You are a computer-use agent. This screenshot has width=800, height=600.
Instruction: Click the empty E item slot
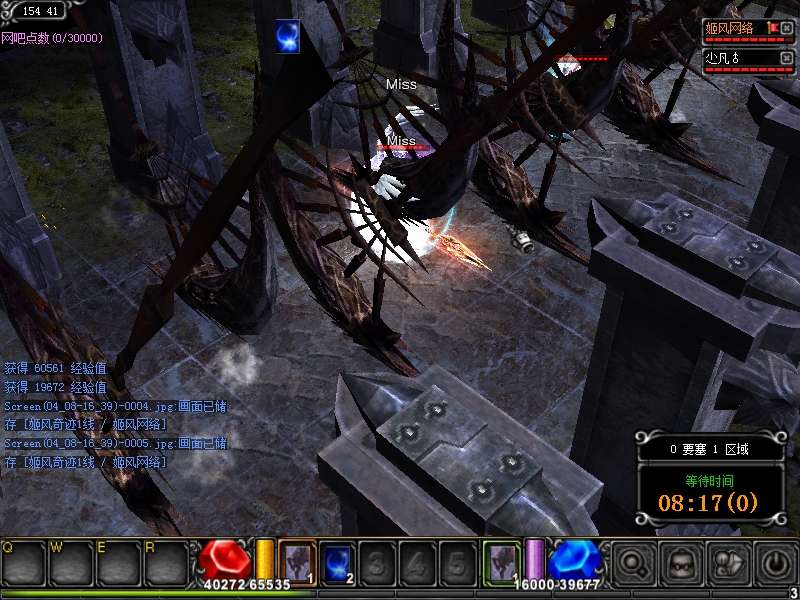[117, 563]
